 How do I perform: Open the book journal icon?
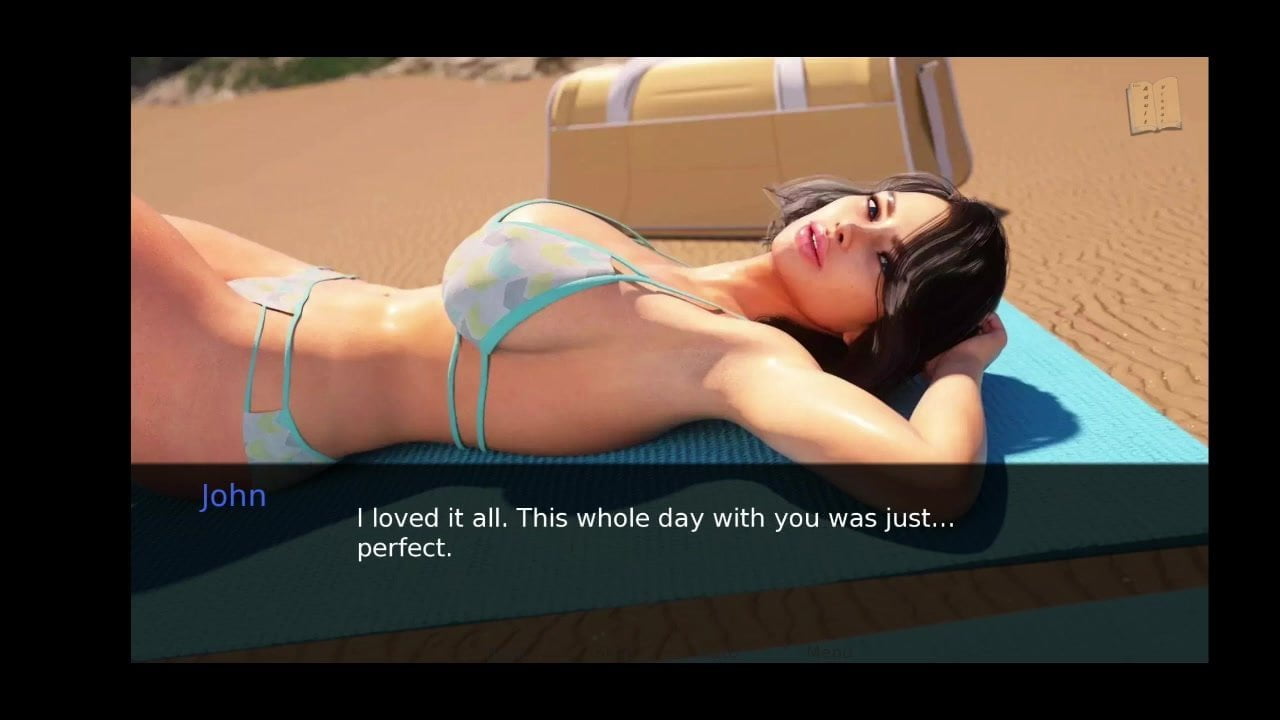coord(1153,106)
